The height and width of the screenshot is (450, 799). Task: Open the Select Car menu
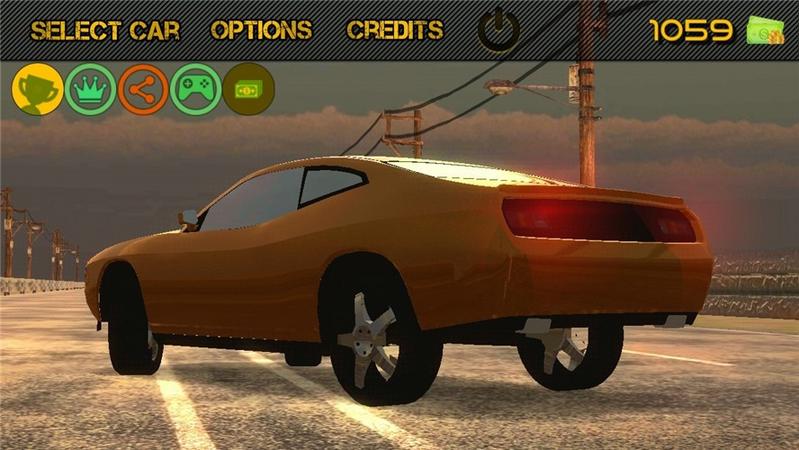105,30
